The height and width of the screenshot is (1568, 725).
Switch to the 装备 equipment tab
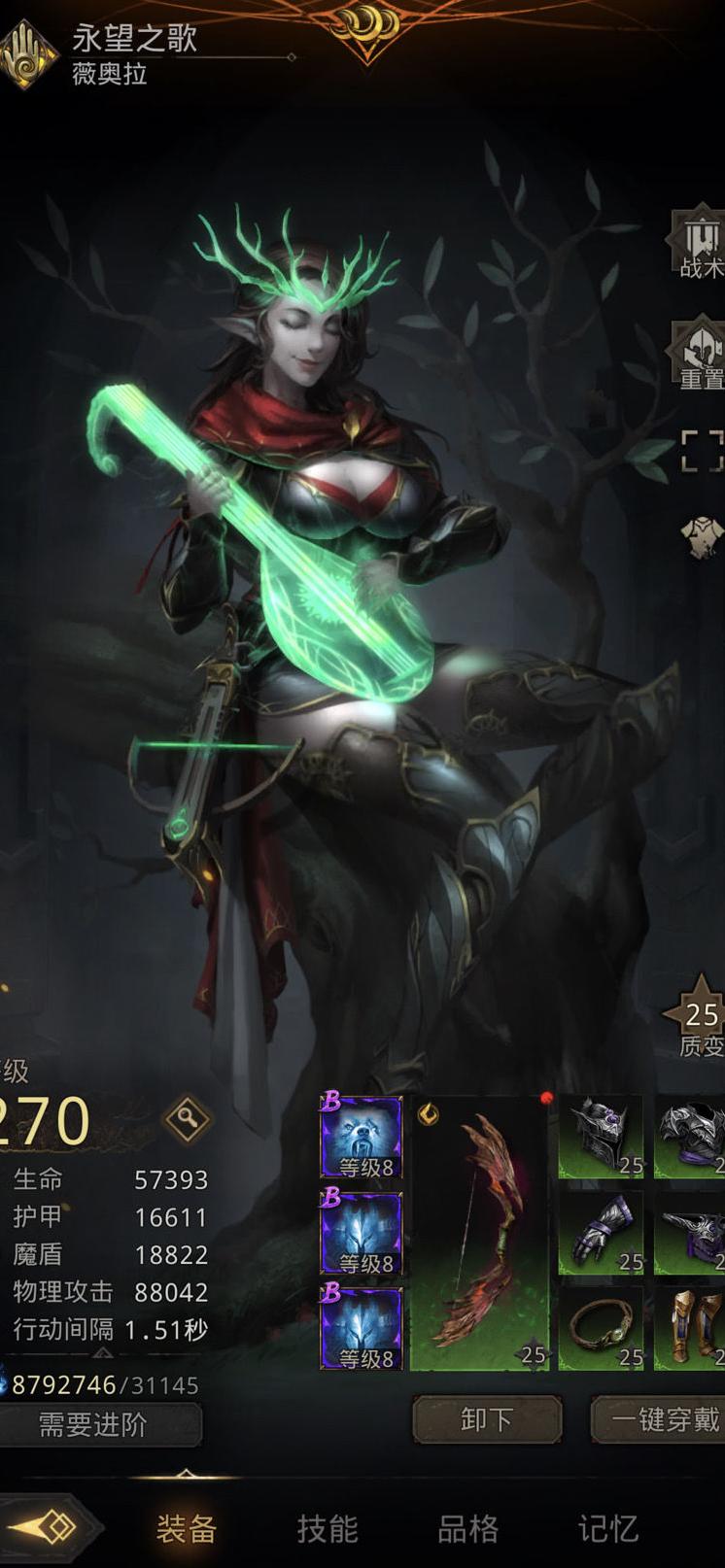point(186,1528)
